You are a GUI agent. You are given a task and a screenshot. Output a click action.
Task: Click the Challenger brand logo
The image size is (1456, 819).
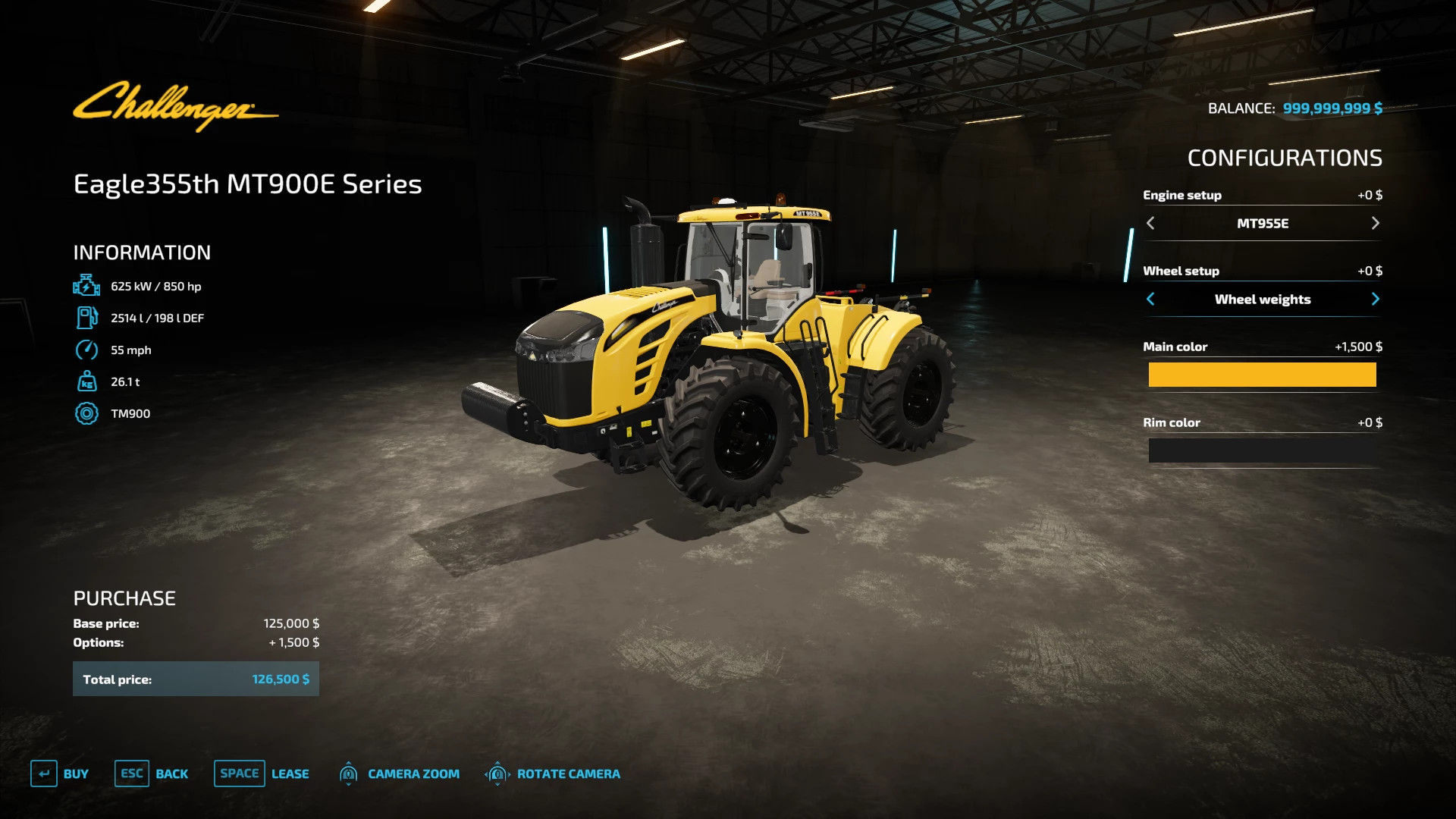tap(174, 106)
